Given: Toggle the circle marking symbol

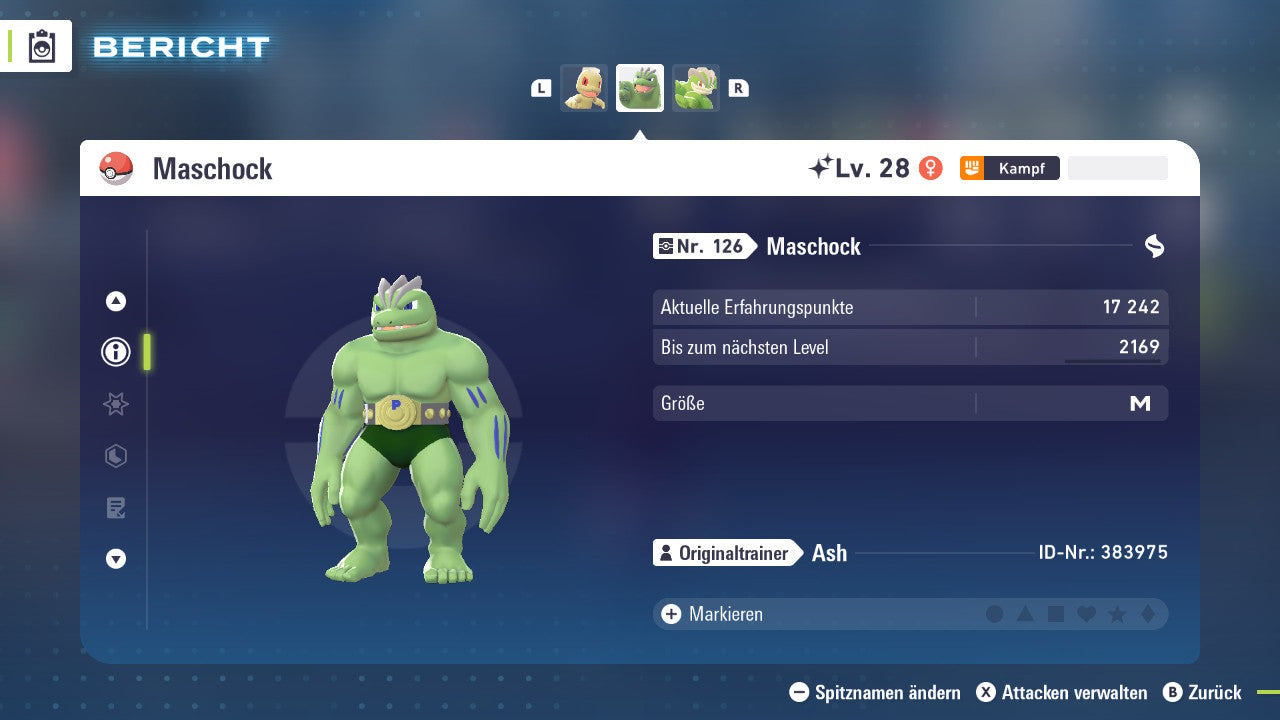Looking at the screenshot, I should pos(995,614).
